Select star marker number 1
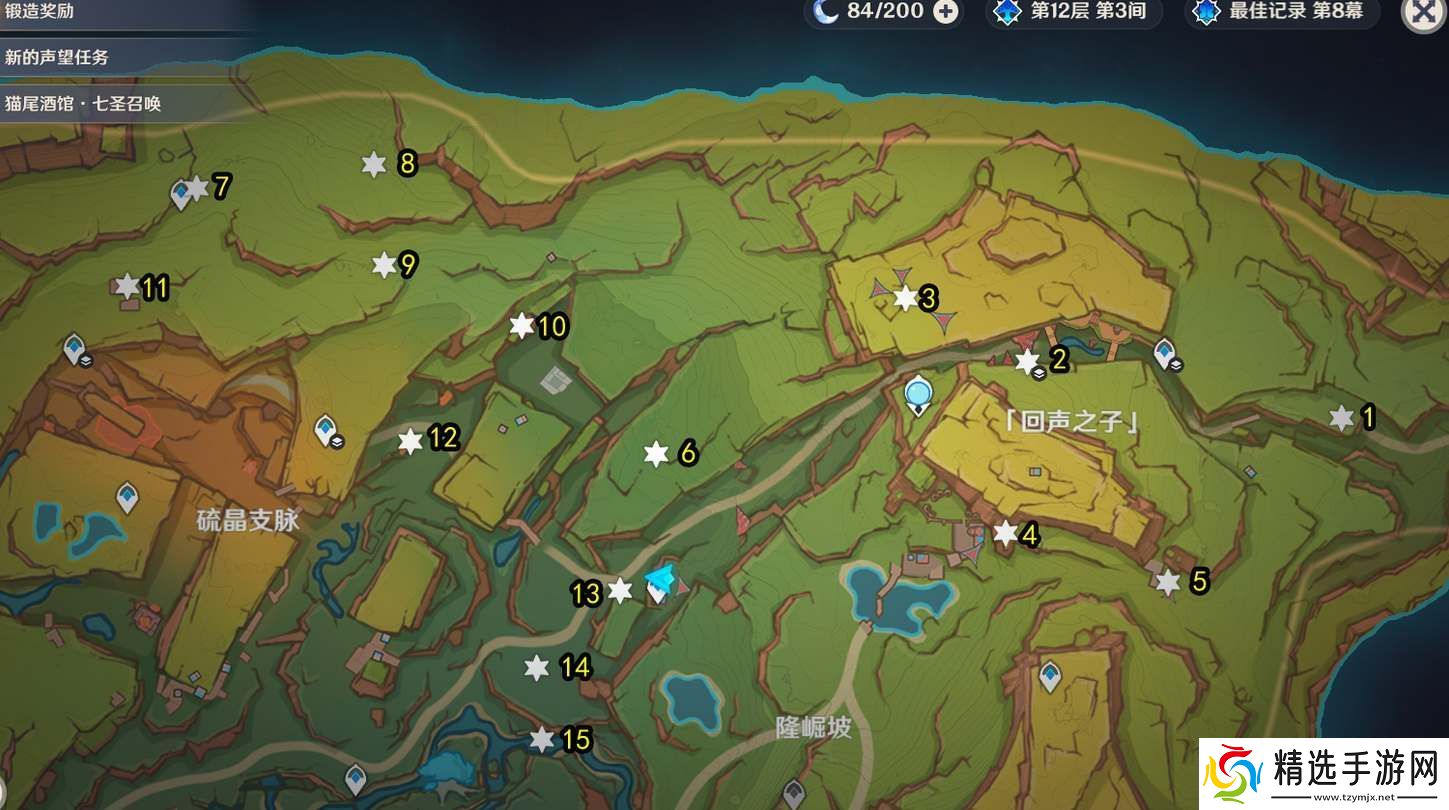 (x=1341, y=418)
